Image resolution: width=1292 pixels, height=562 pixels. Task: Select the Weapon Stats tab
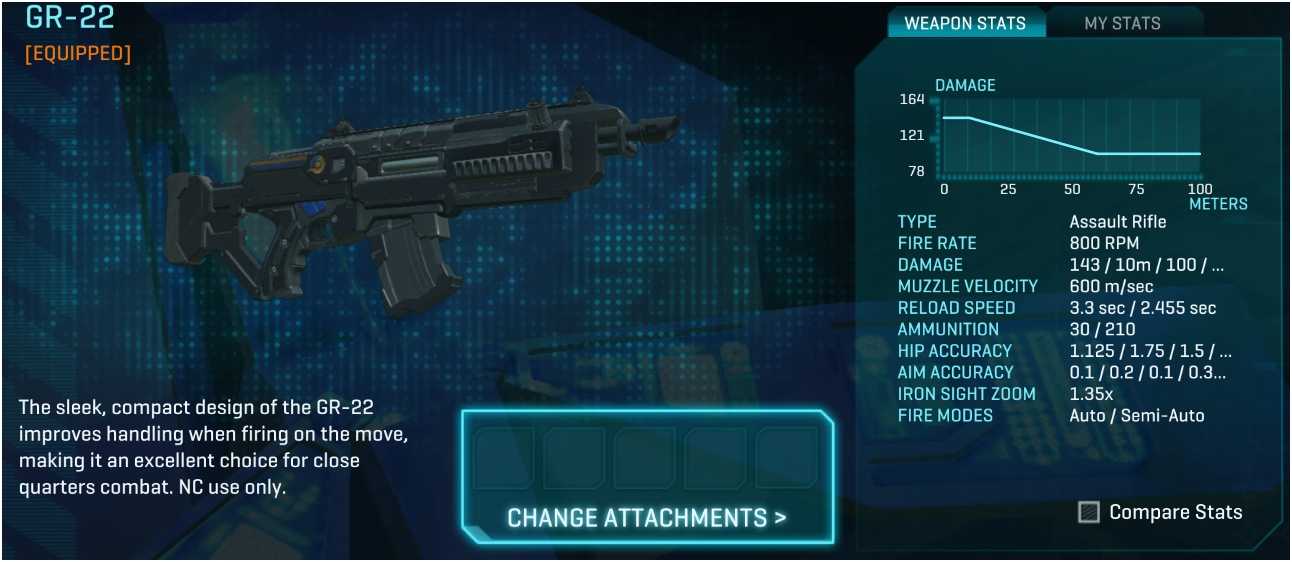964,23
